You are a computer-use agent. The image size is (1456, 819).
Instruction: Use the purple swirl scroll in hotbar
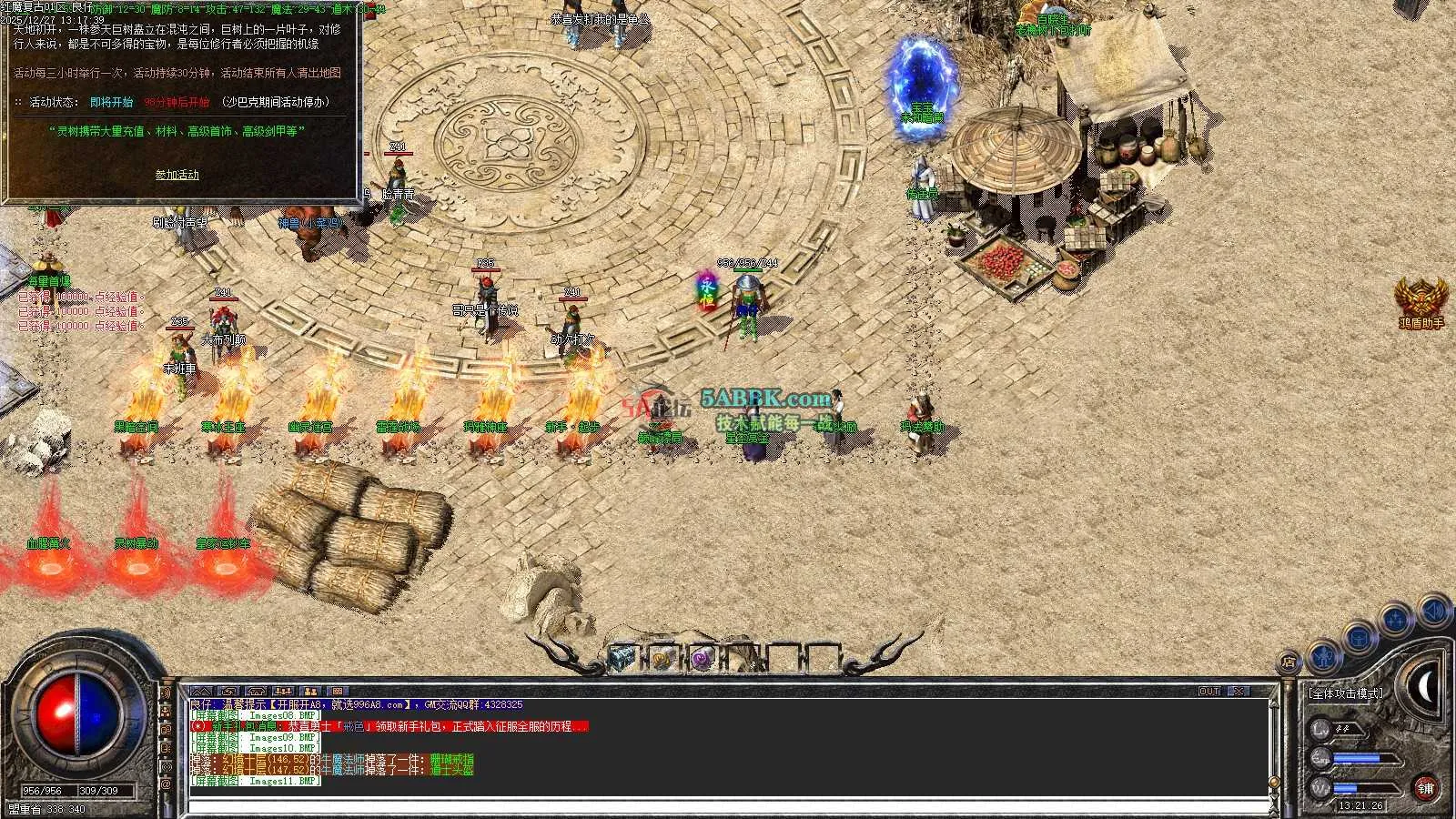(x=702, y=659)
